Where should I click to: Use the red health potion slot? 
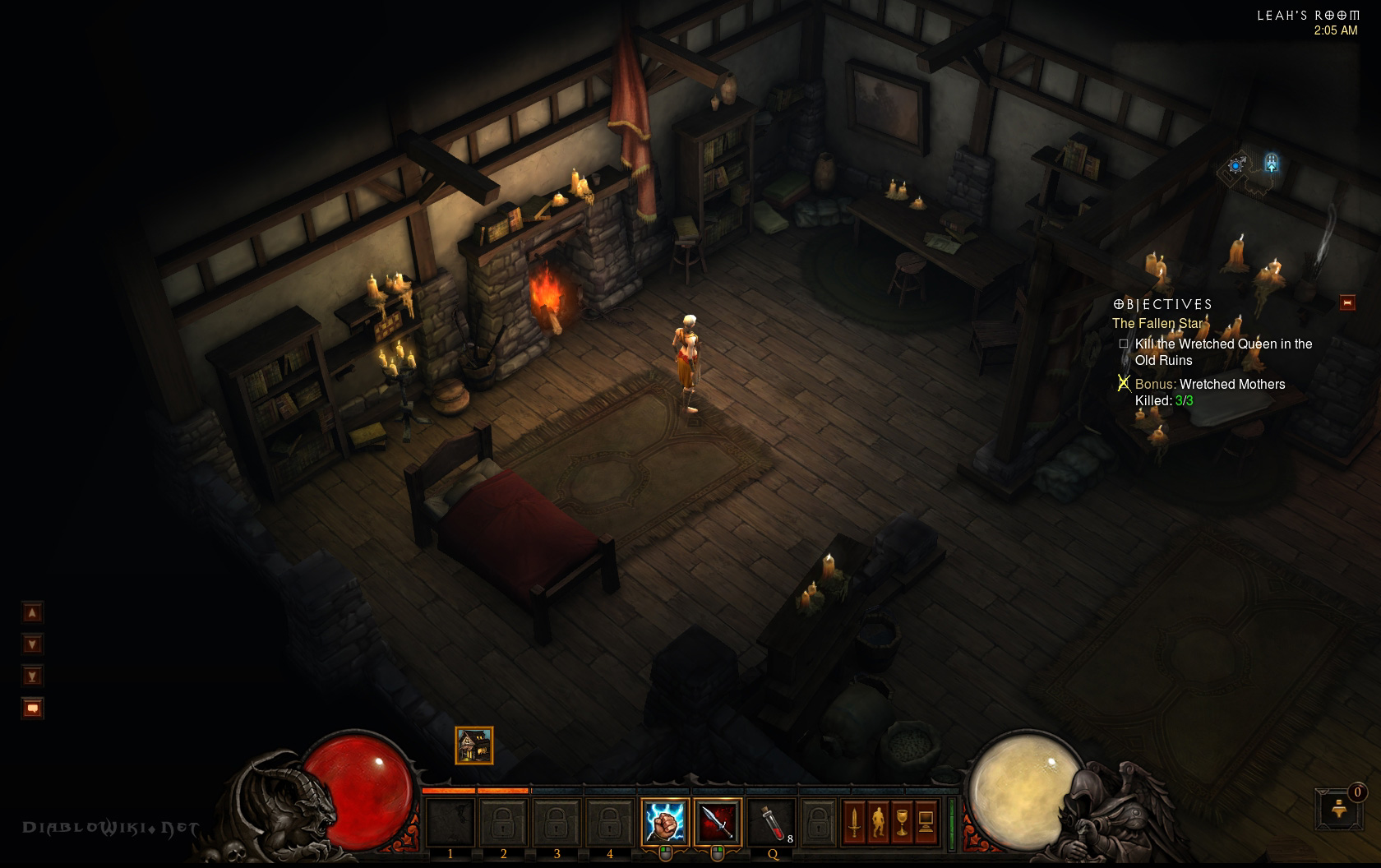(770, 821)
